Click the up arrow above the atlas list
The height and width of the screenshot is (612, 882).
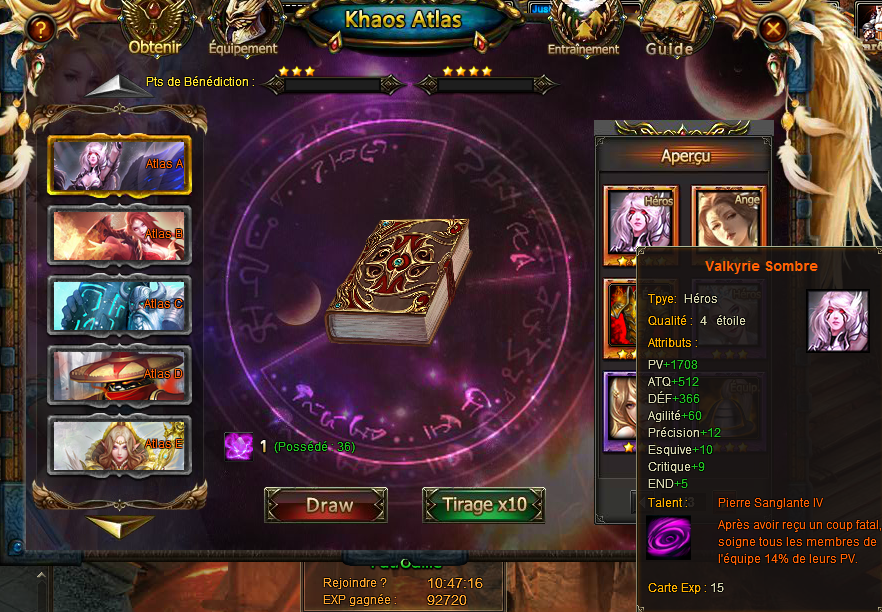[x=118, y=86]
